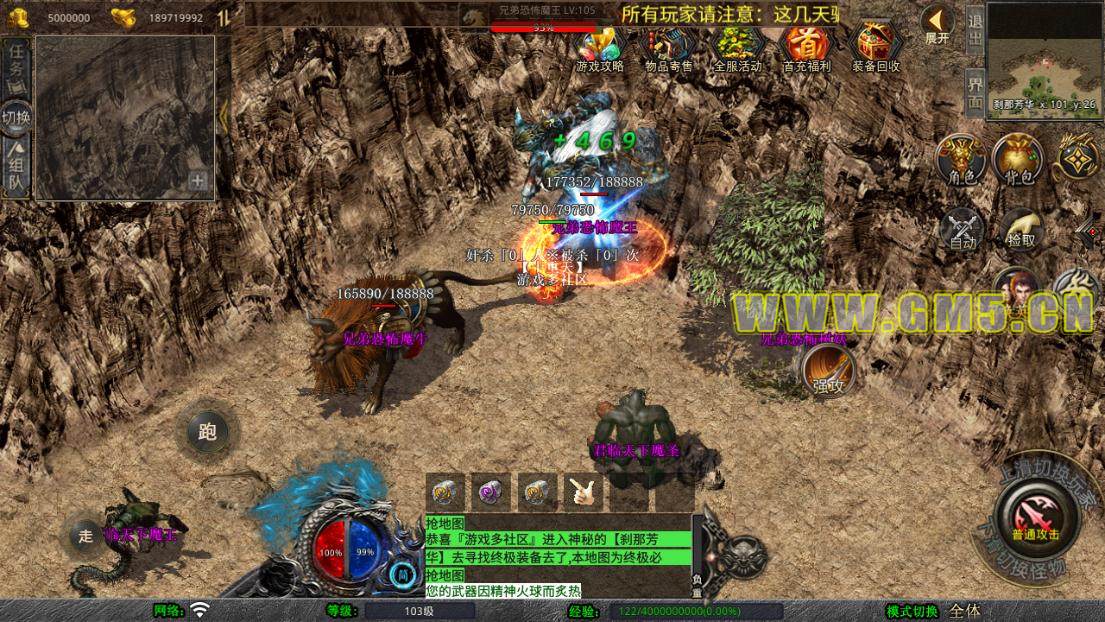The width and height of the screenshot is (1105, 622).
Task: Claim the 首充福利 first-recharge bonus
Action: pyautogui.click(x=806, y=47)
